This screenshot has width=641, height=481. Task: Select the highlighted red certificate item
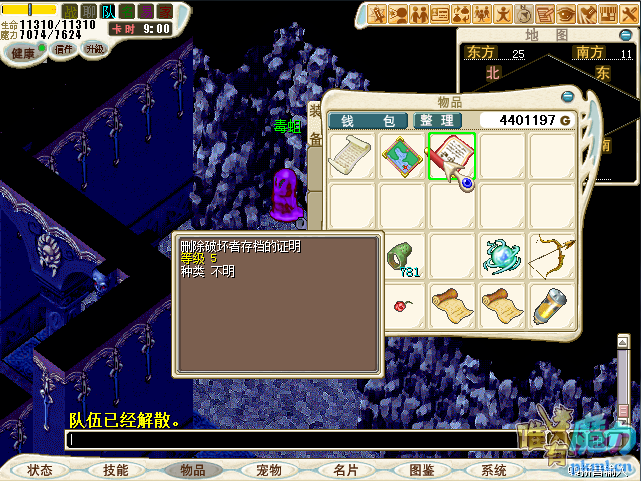pos(451,156)
